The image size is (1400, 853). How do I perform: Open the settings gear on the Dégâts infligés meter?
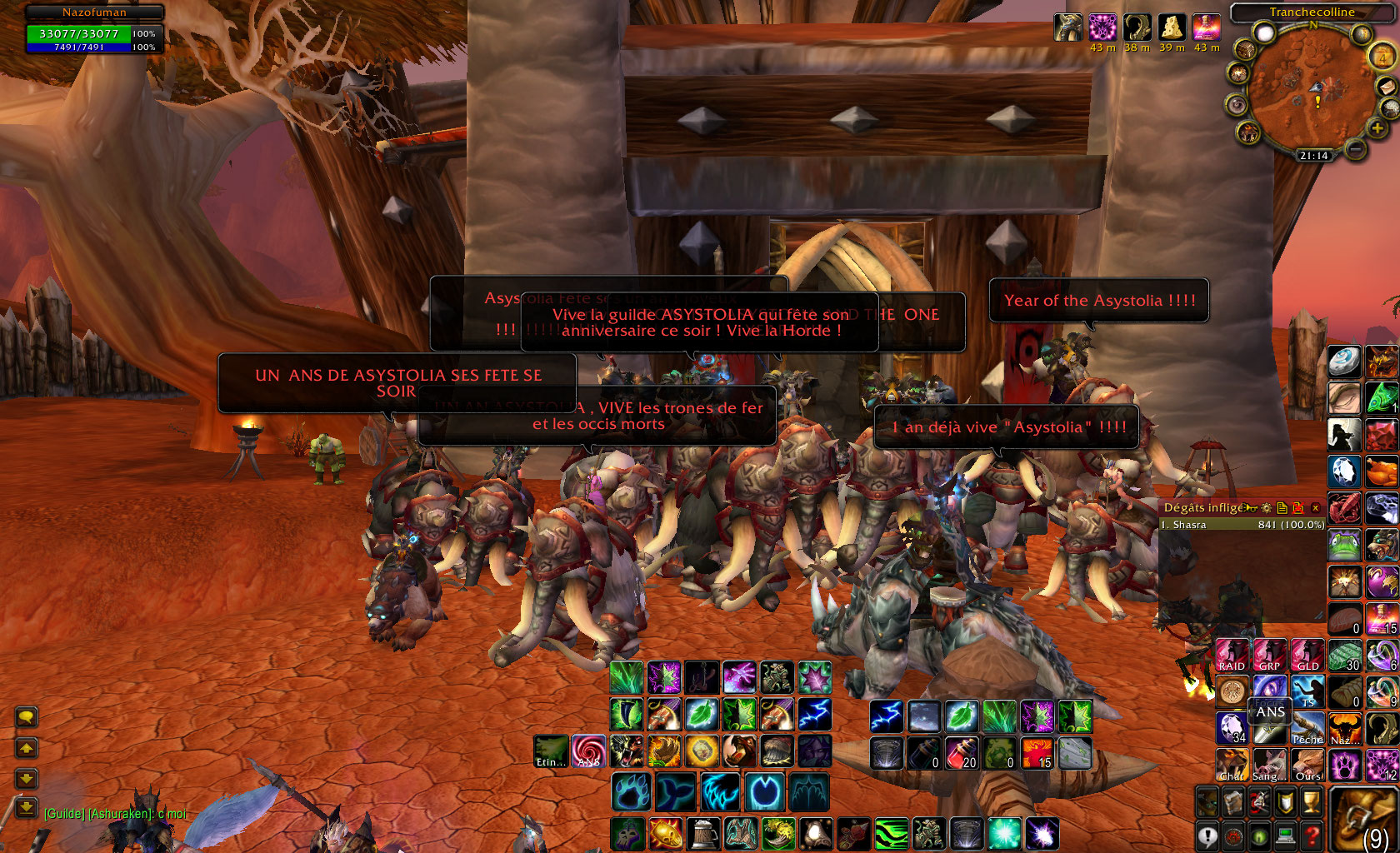tap(1265, 509)
